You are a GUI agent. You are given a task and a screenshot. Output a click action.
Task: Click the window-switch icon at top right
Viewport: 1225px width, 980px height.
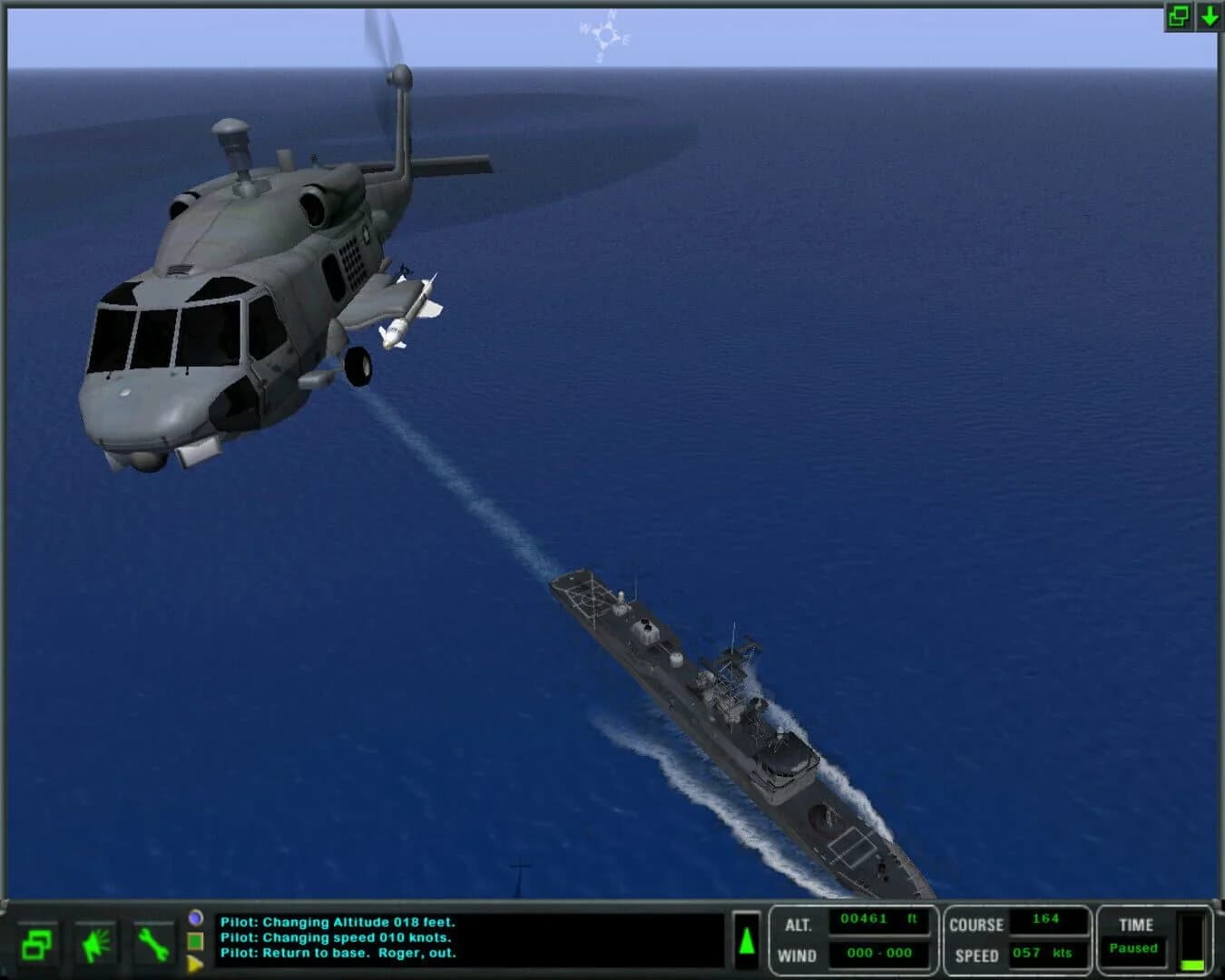[1177, 15]
